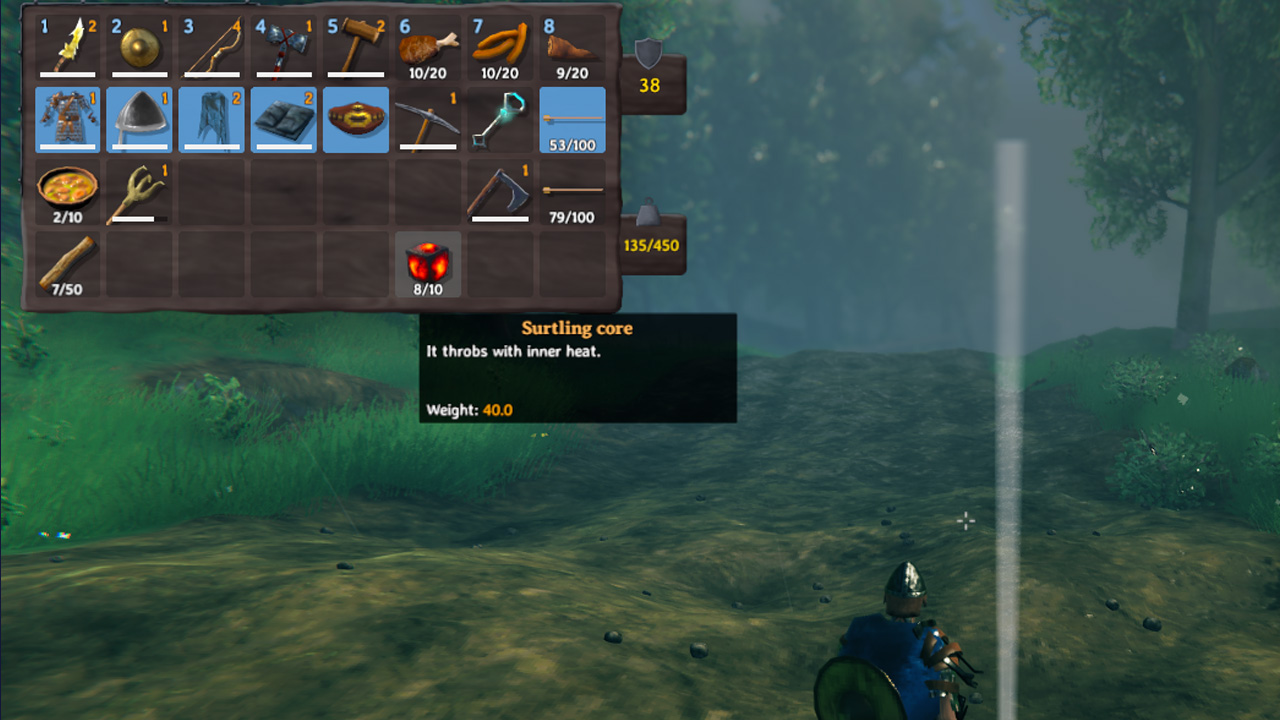Viewport: 1280px width, 720px height.
Task: Select the highlighted Surtling core stack
Action: (427, 263)
